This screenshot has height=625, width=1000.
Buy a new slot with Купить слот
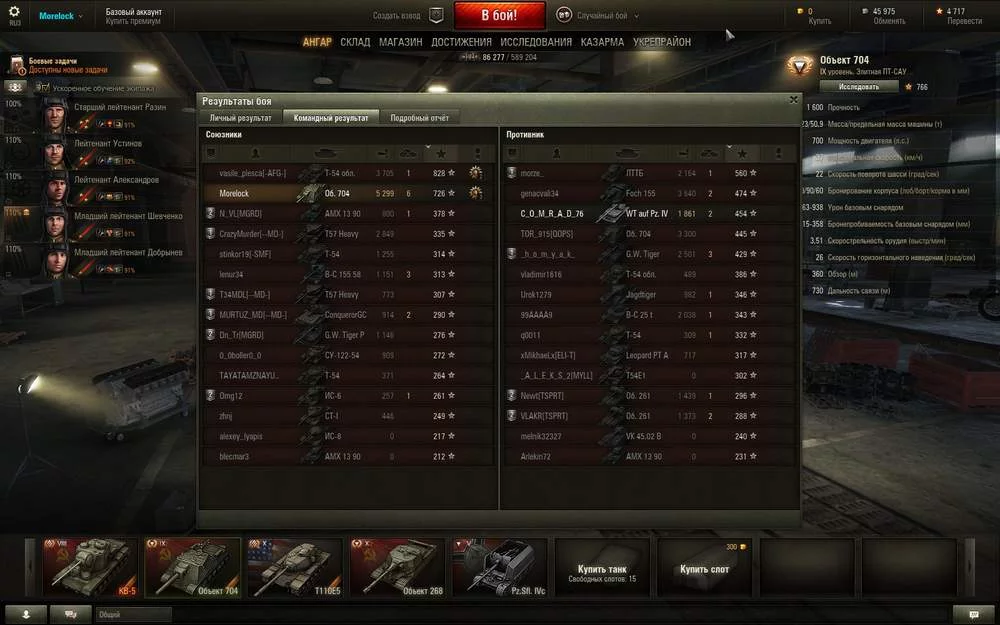tap(704, 569)
